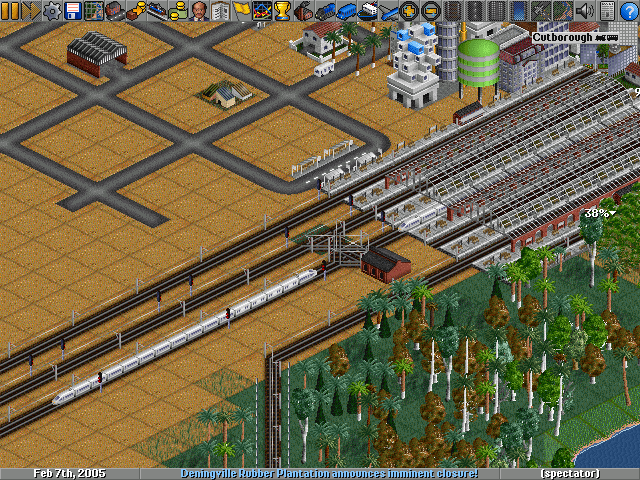The image size is (640, 480).
Task: Show the world map menu
Action: tap(94, 11)
